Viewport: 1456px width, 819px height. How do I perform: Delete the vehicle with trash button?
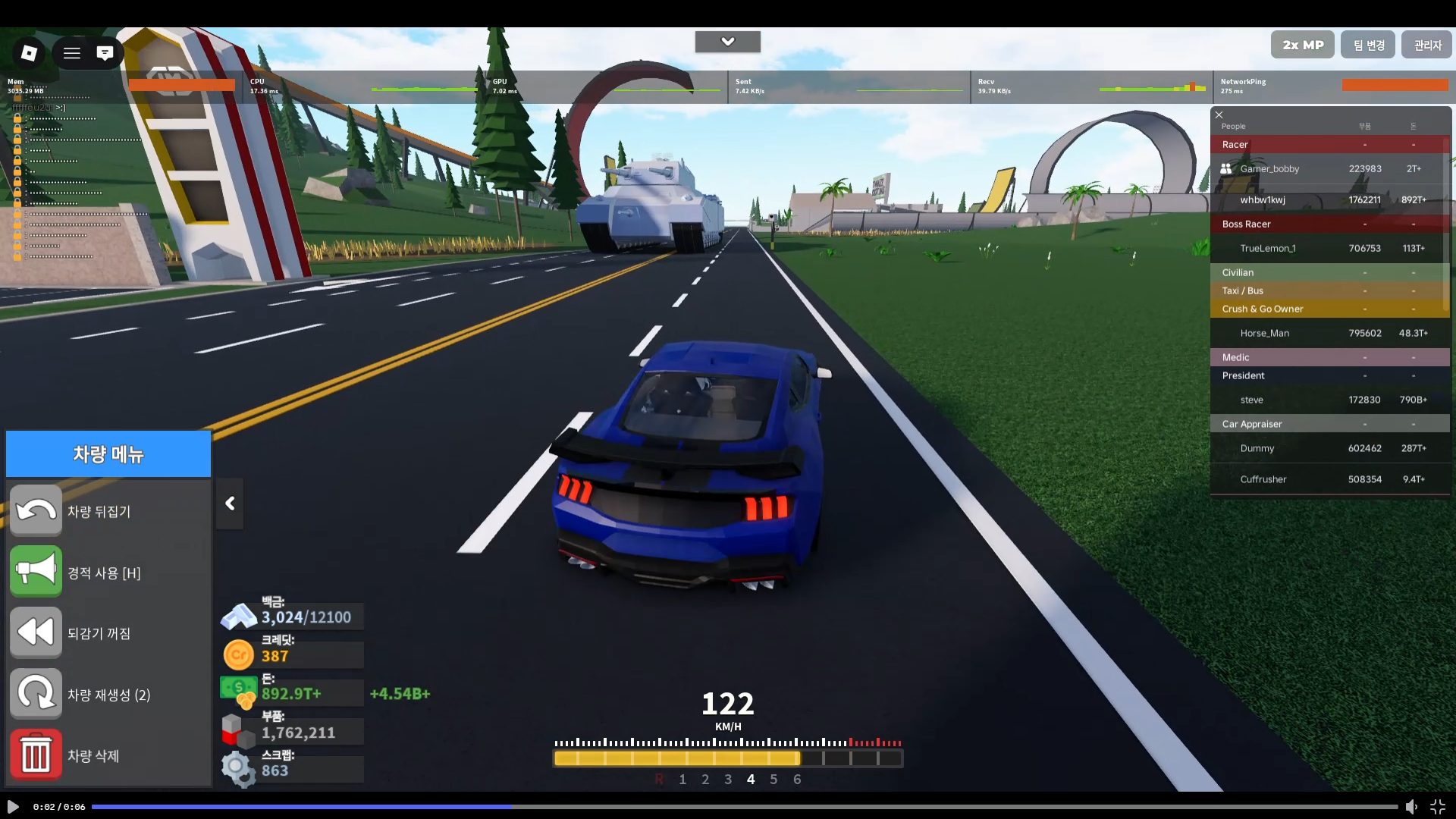click(36, 755)
